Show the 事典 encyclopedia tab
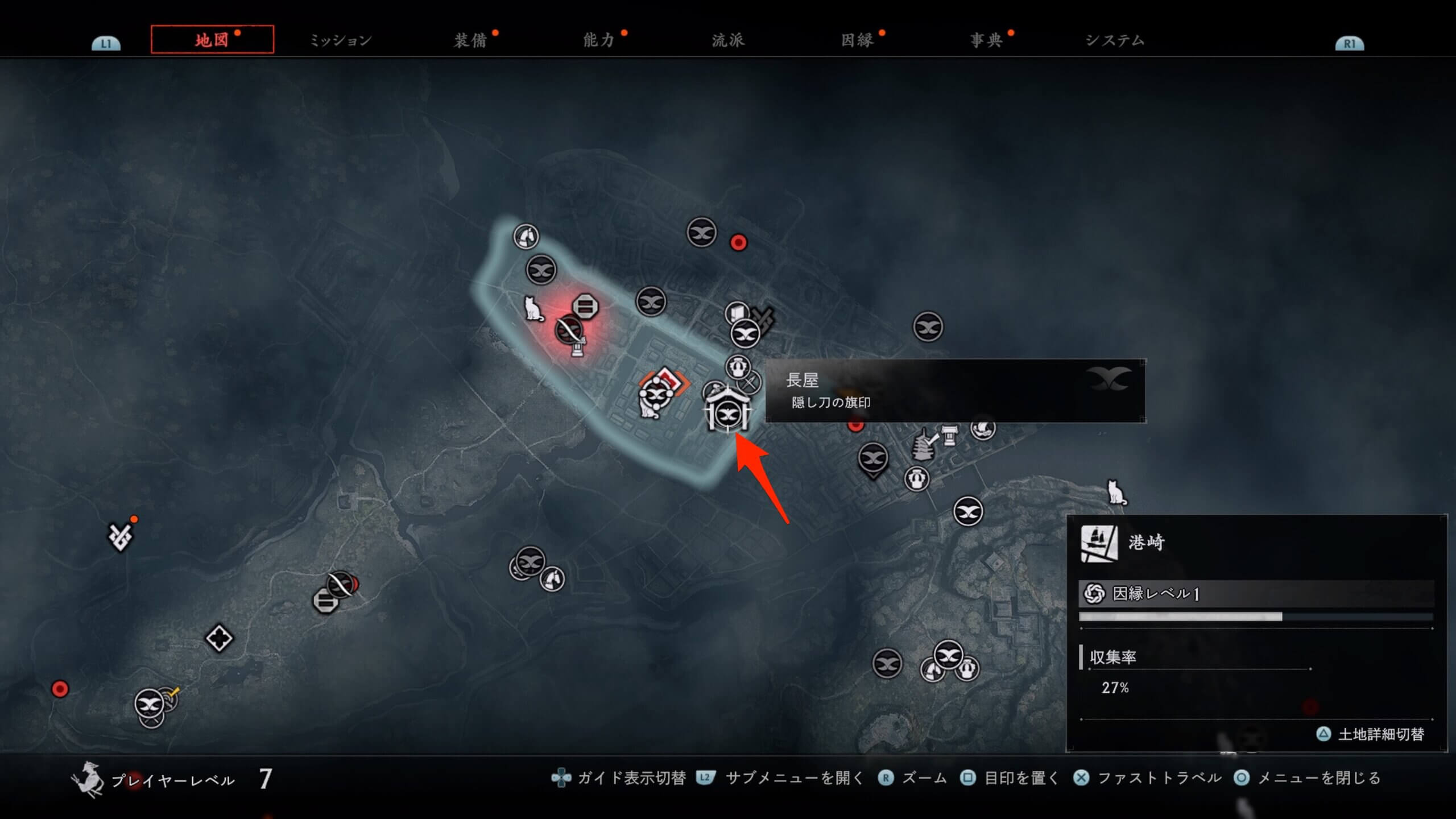Viewport: 1456px width, 819px height. click(x=986, y=40)
